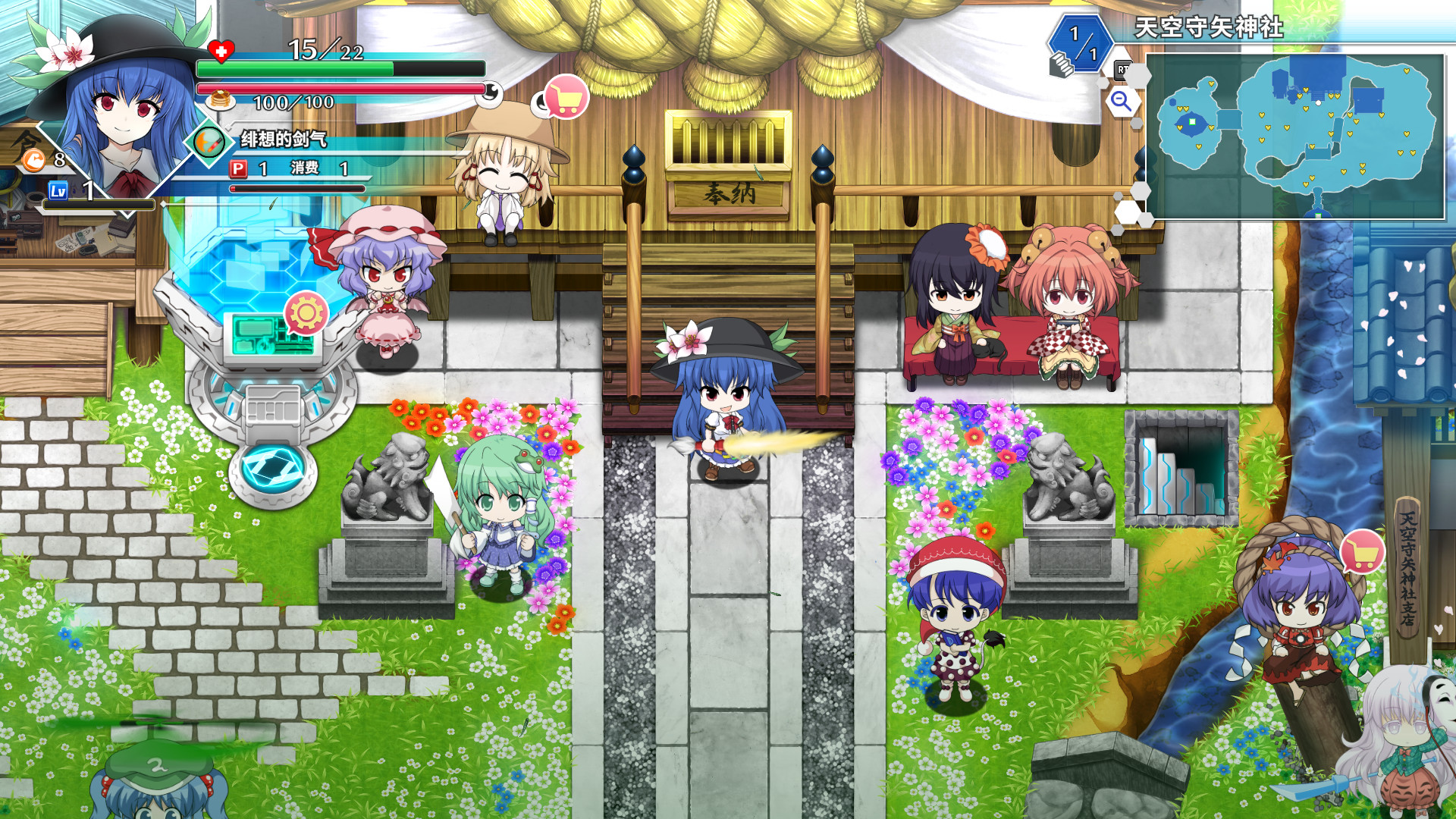Click the player's white dot on the minimap

[x=1319, y=102]
